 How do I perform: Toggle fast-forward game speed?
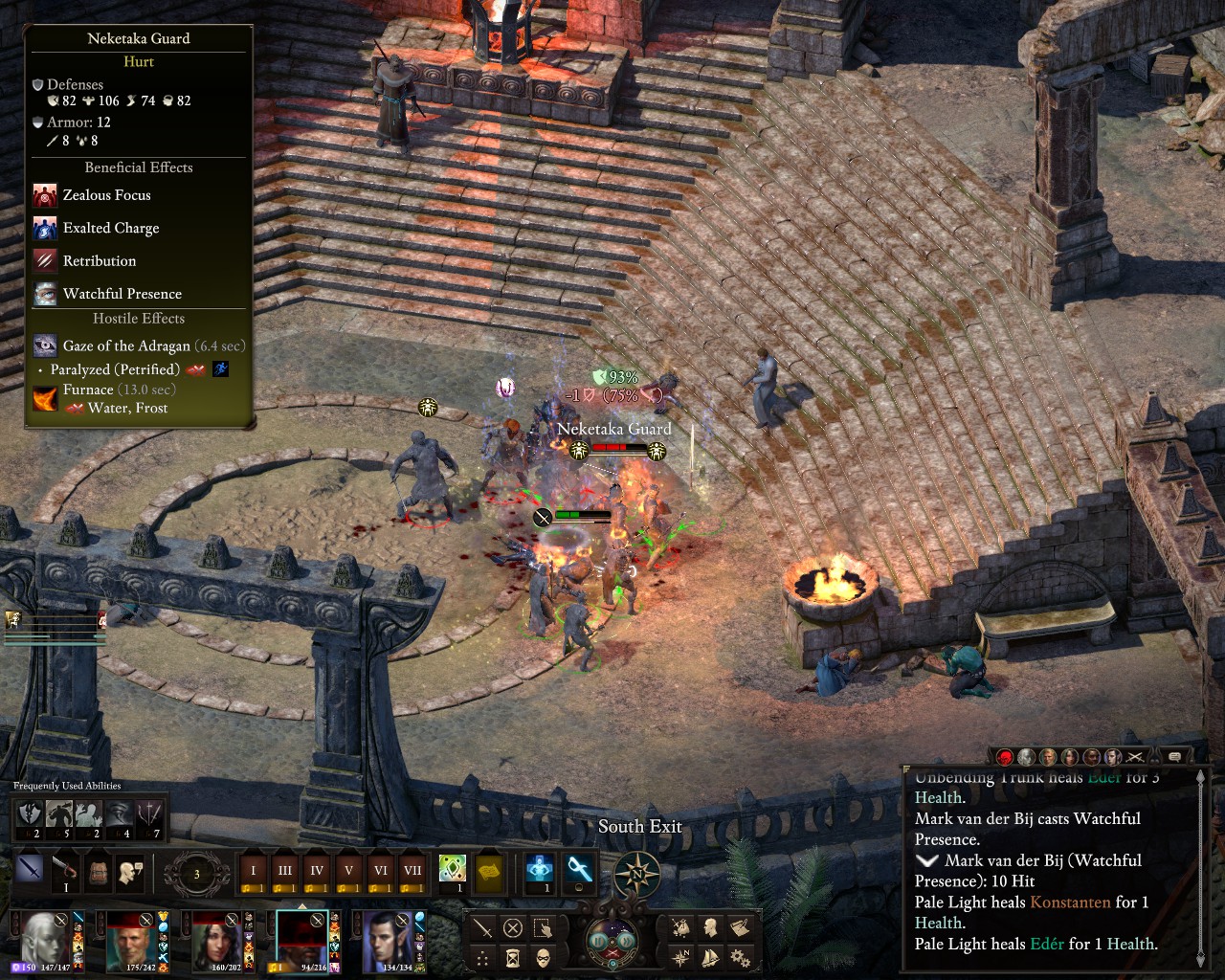click(626, 941)
